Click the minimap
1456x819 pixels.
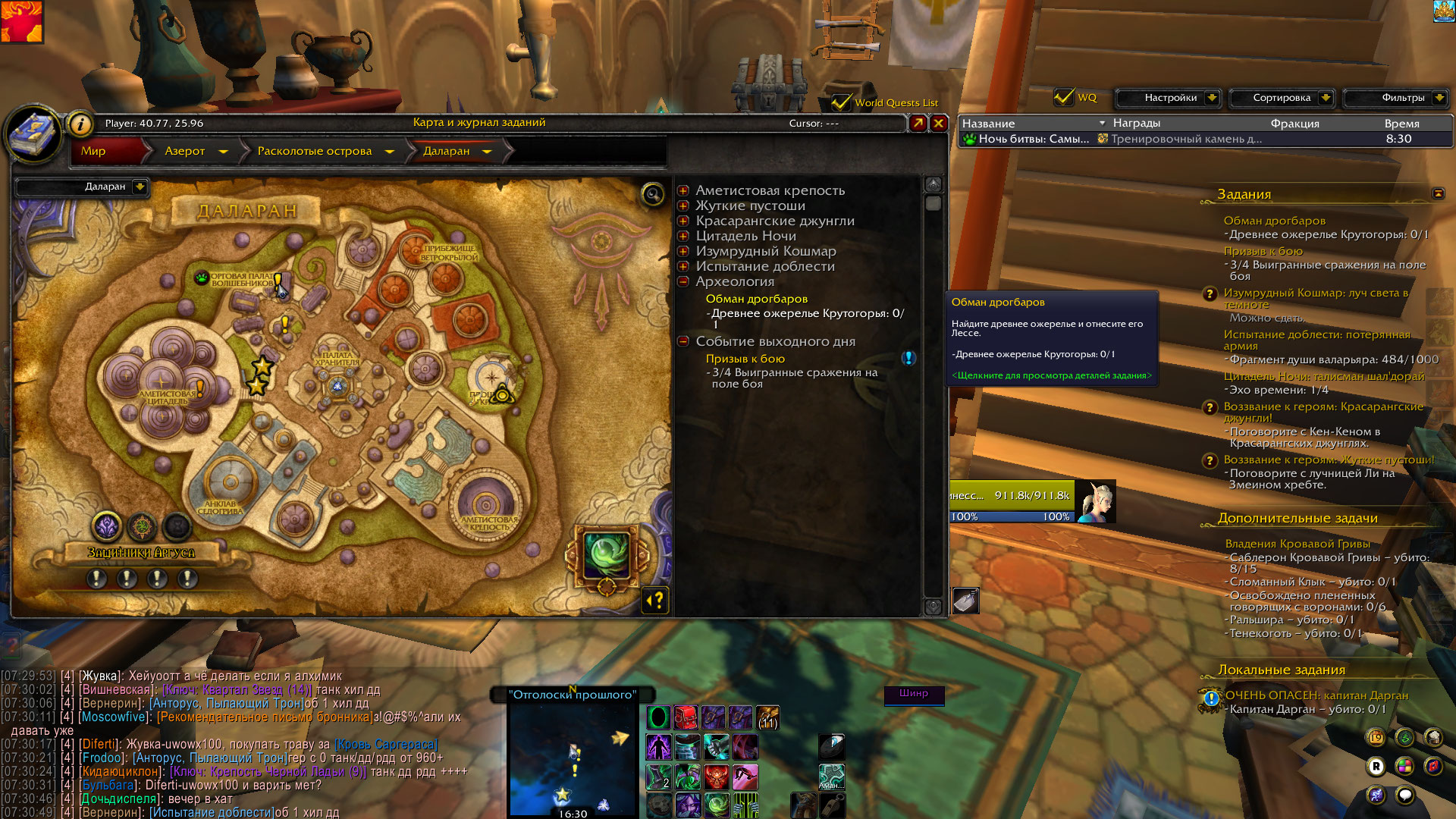[573, 758]
